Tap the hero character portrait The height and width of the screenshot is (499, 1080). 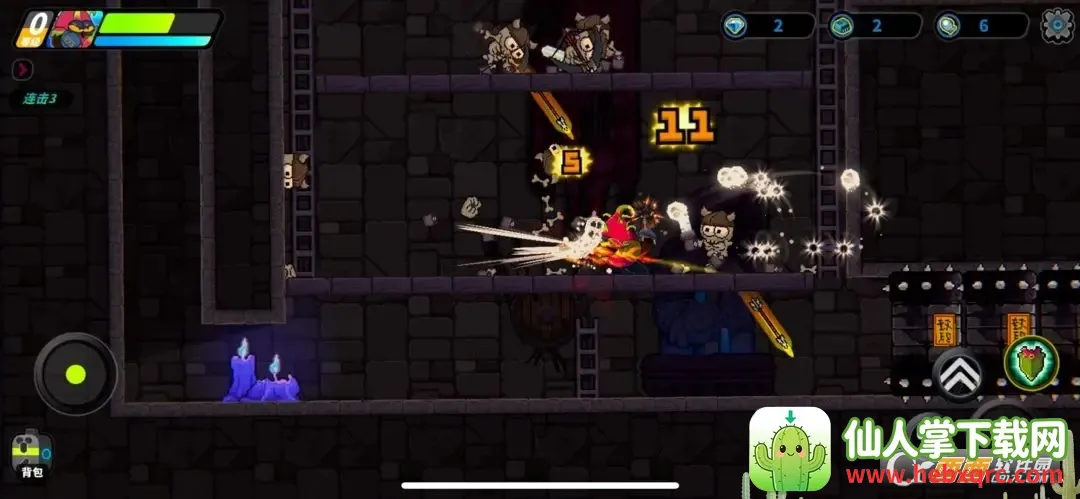tap(73, 28)
